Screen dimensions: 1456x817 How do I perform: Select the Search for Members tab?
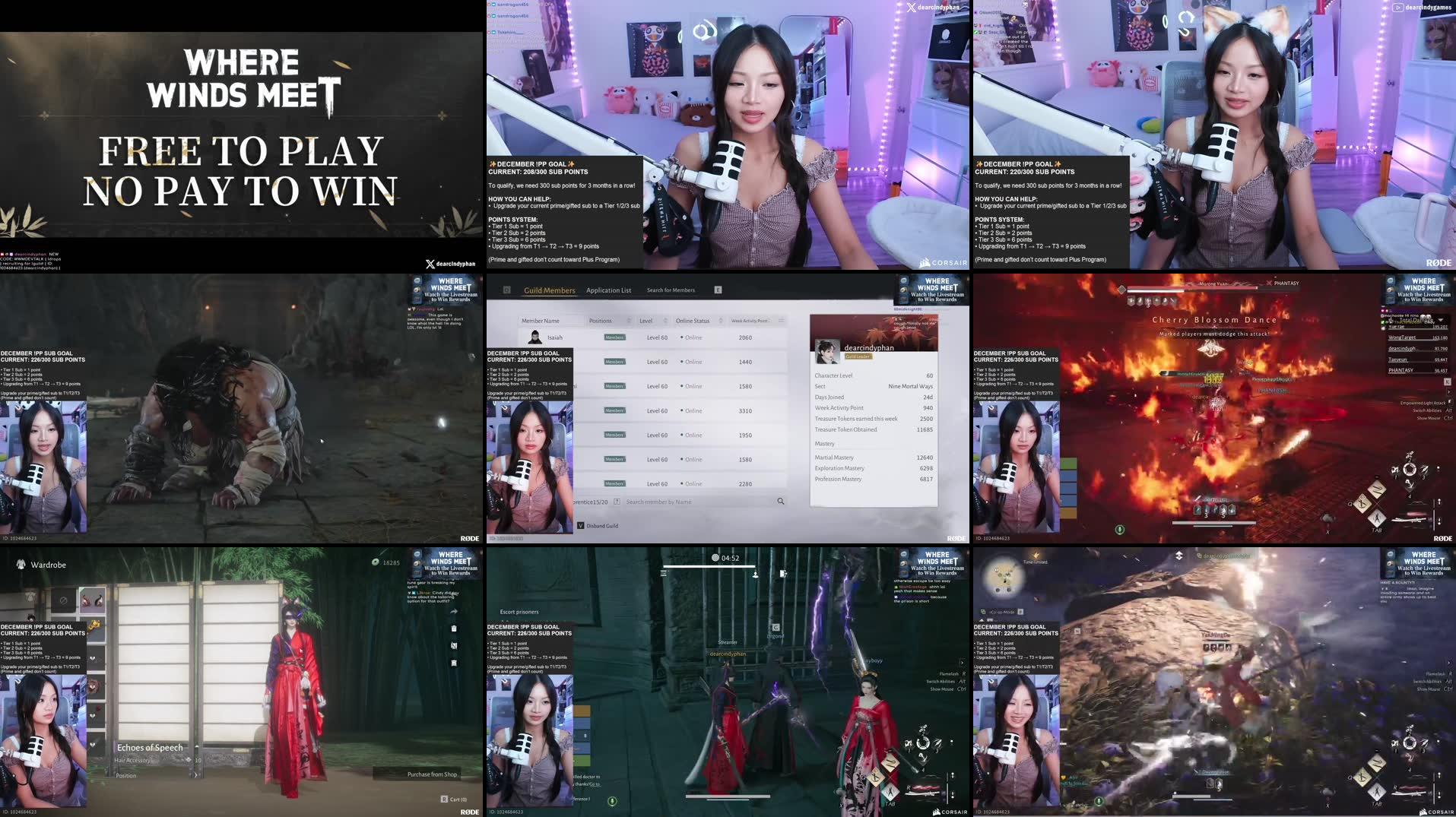671,290
